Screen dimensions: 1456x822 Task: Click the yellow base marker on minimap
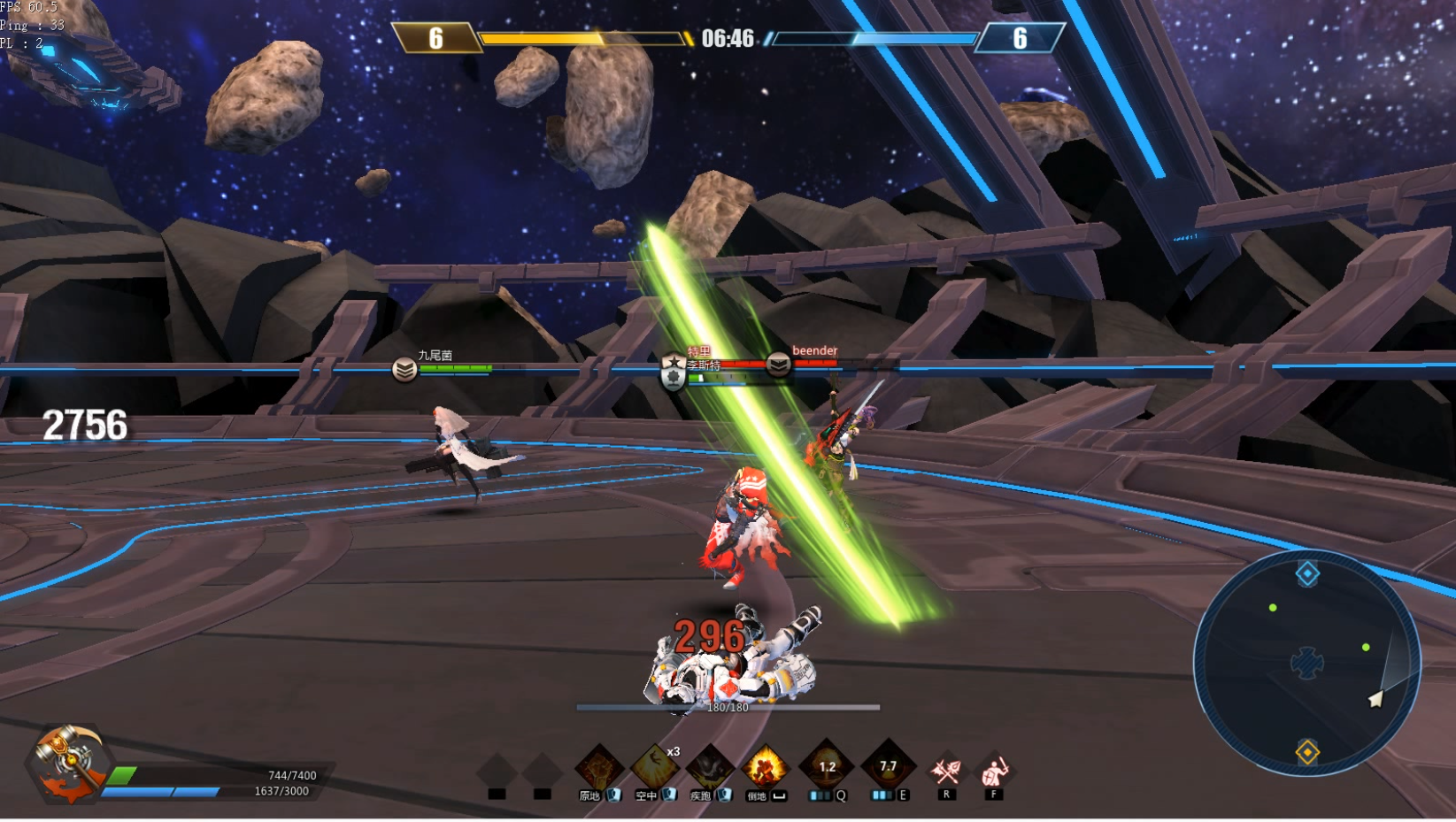(x=1307, y=752)
